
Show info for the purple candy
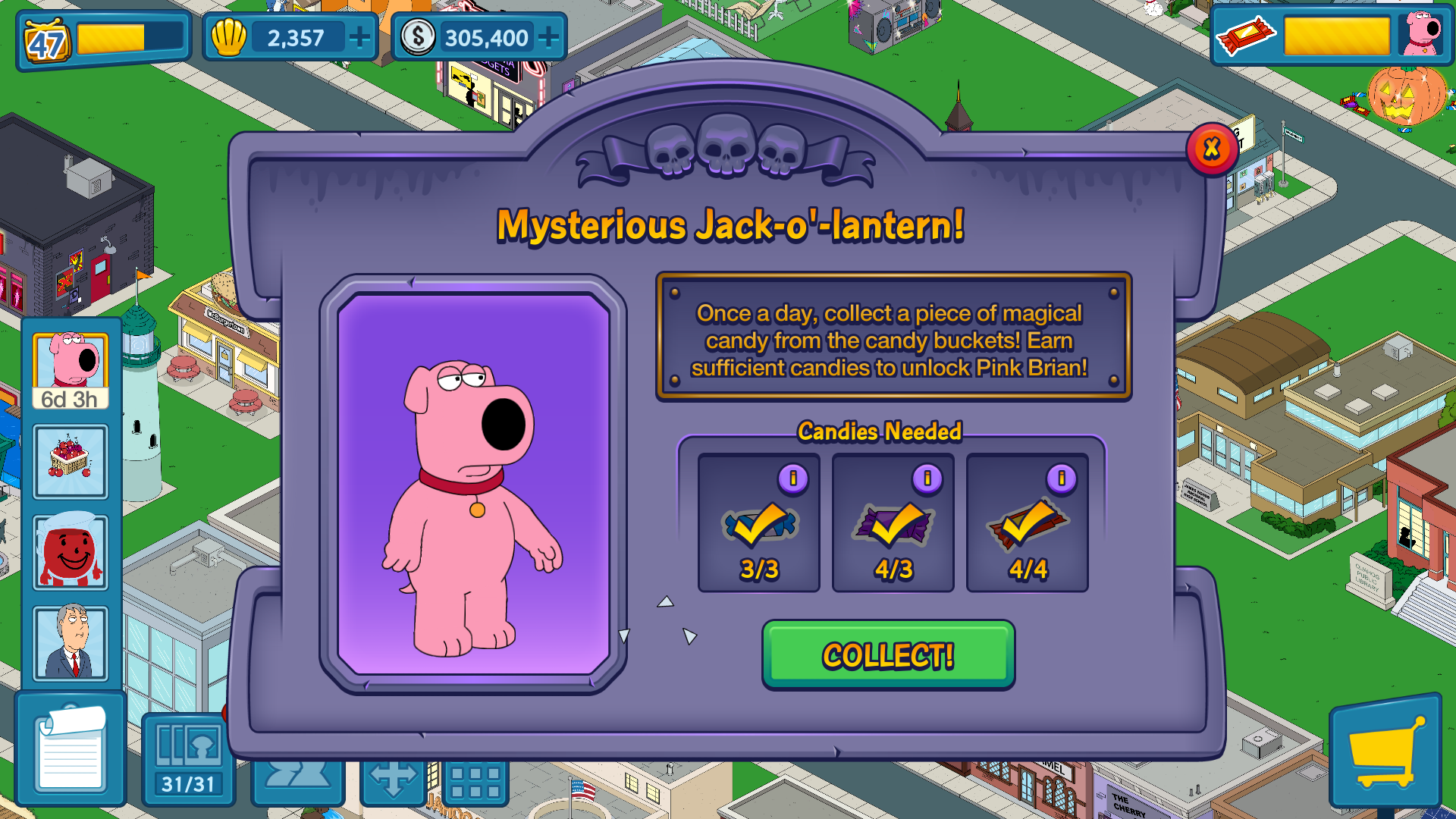(x=927, y=479)
